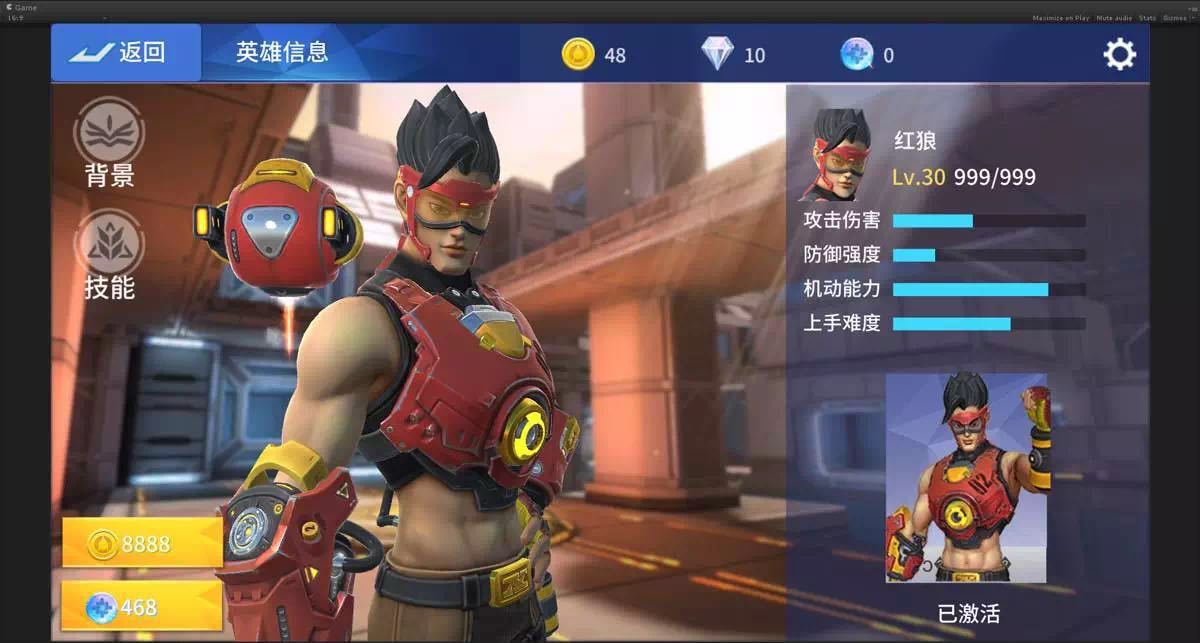This screenshot has width=1200, height=643.
Task: Tap the diamond currency icon
Action: click(x=717, y=54)
